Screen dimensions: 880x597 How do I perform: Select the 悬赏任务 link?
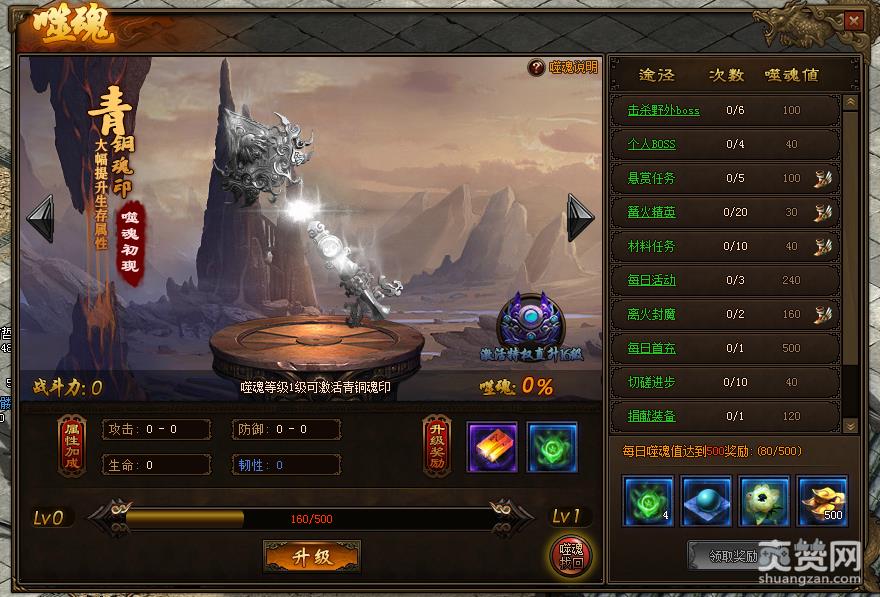[651, 178]
